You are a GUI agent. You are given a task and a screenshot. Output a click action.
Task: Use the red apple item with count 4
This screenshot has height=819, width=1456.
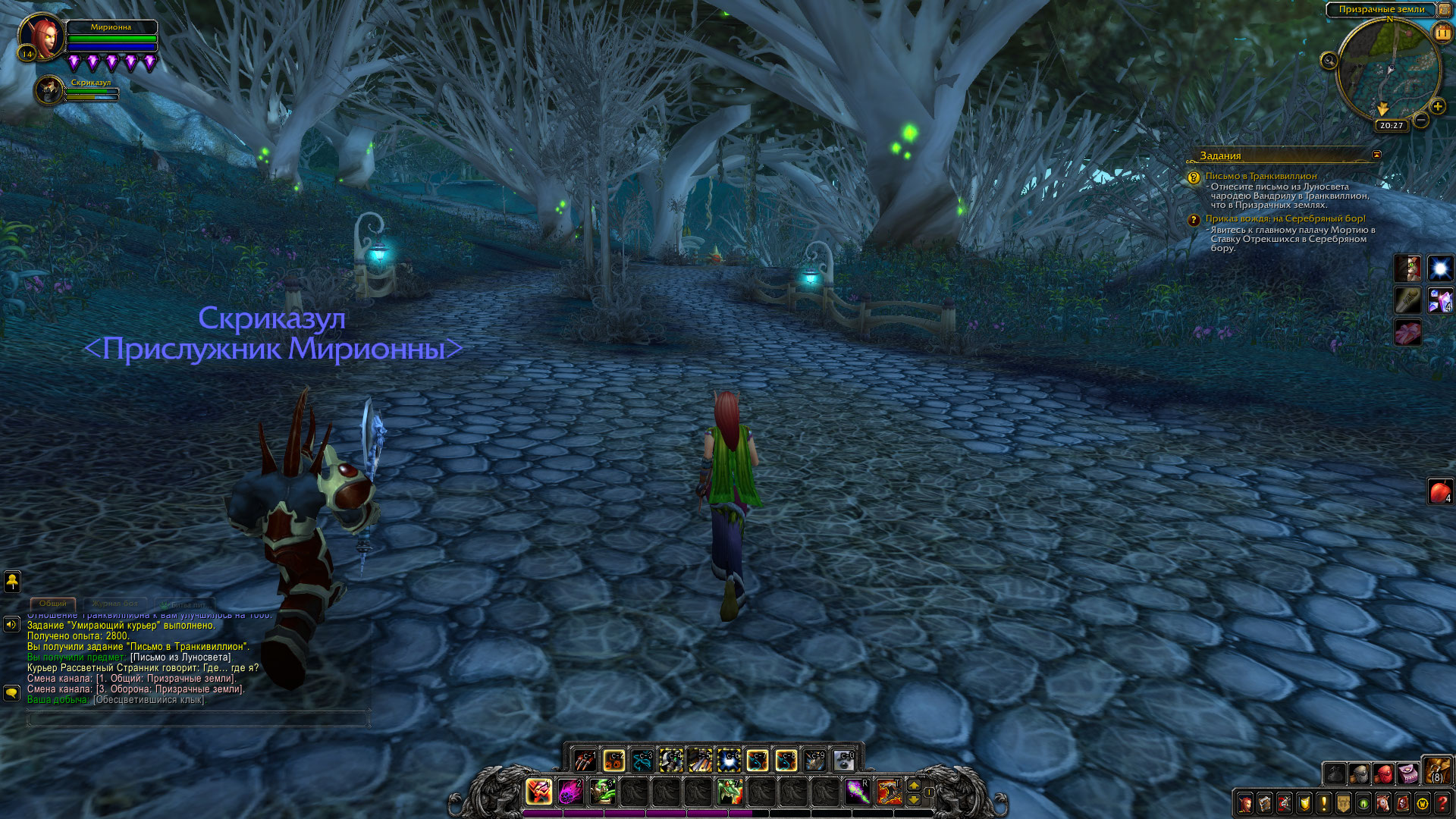point(1440,491)
